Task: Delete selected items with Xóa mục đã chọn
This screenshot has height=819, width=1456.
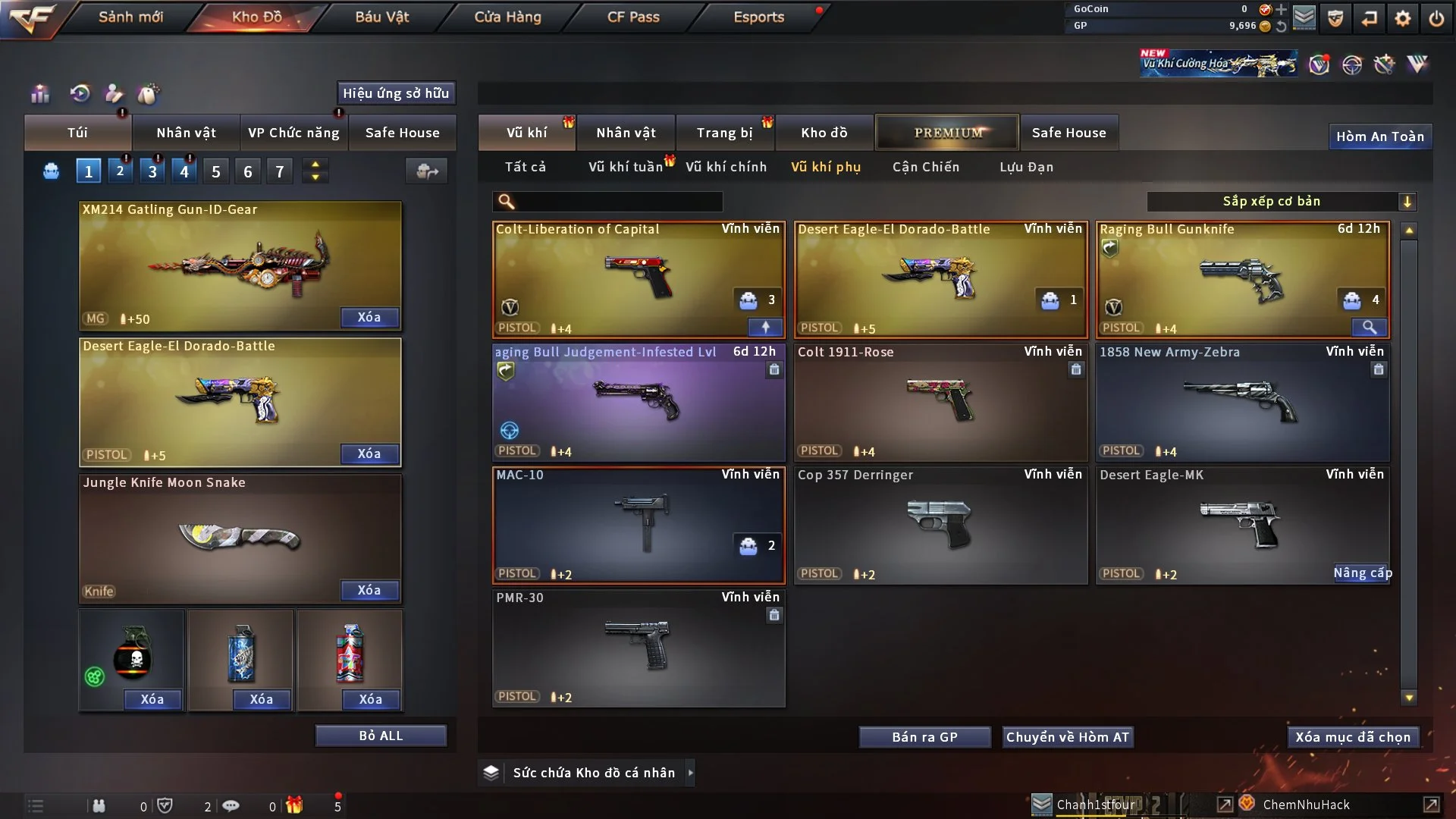Action: click(x=1353, y=737)
